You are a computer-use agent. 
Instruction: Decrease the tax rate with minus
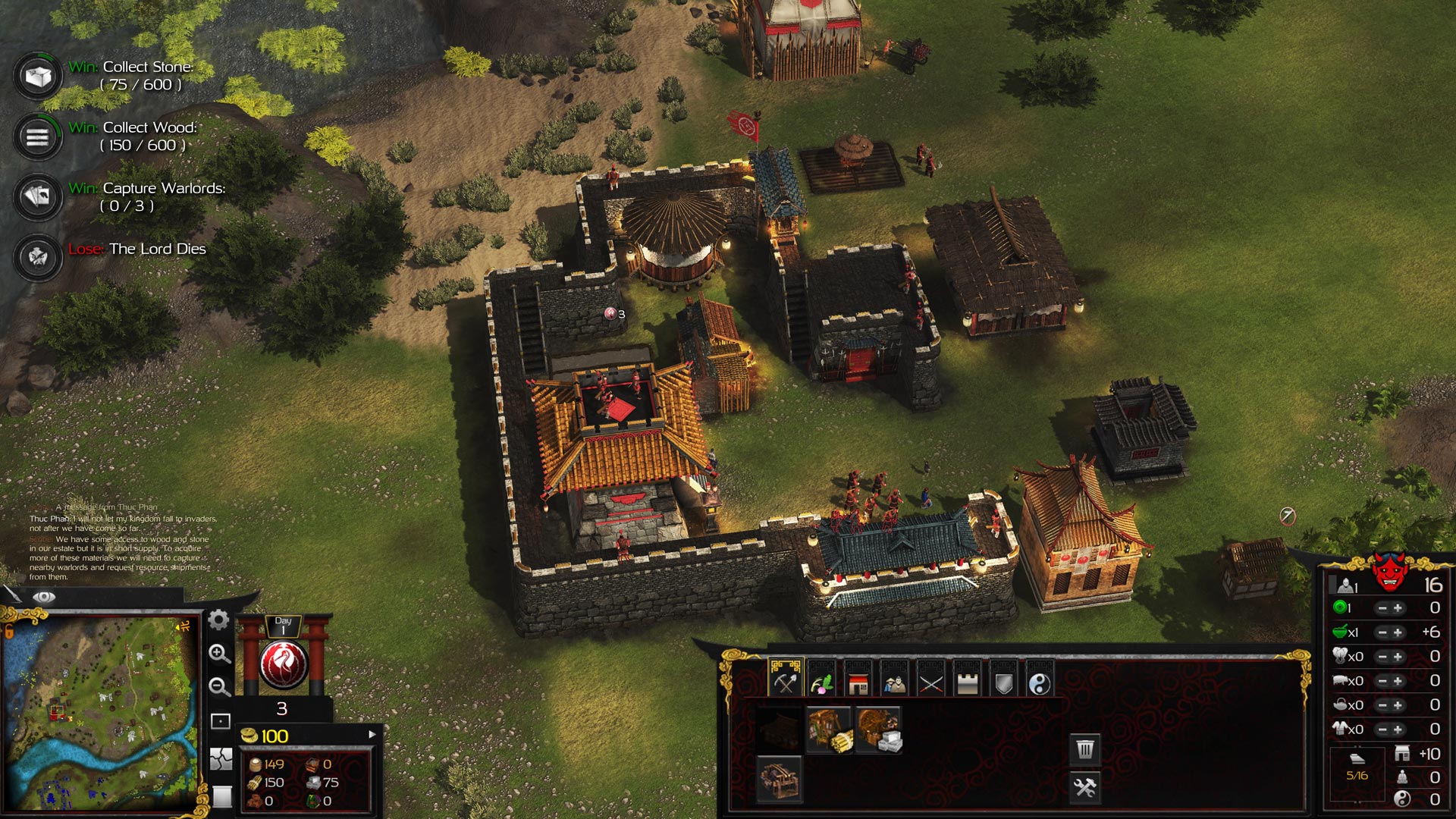pyautogui.click(x=1382, y=608)
